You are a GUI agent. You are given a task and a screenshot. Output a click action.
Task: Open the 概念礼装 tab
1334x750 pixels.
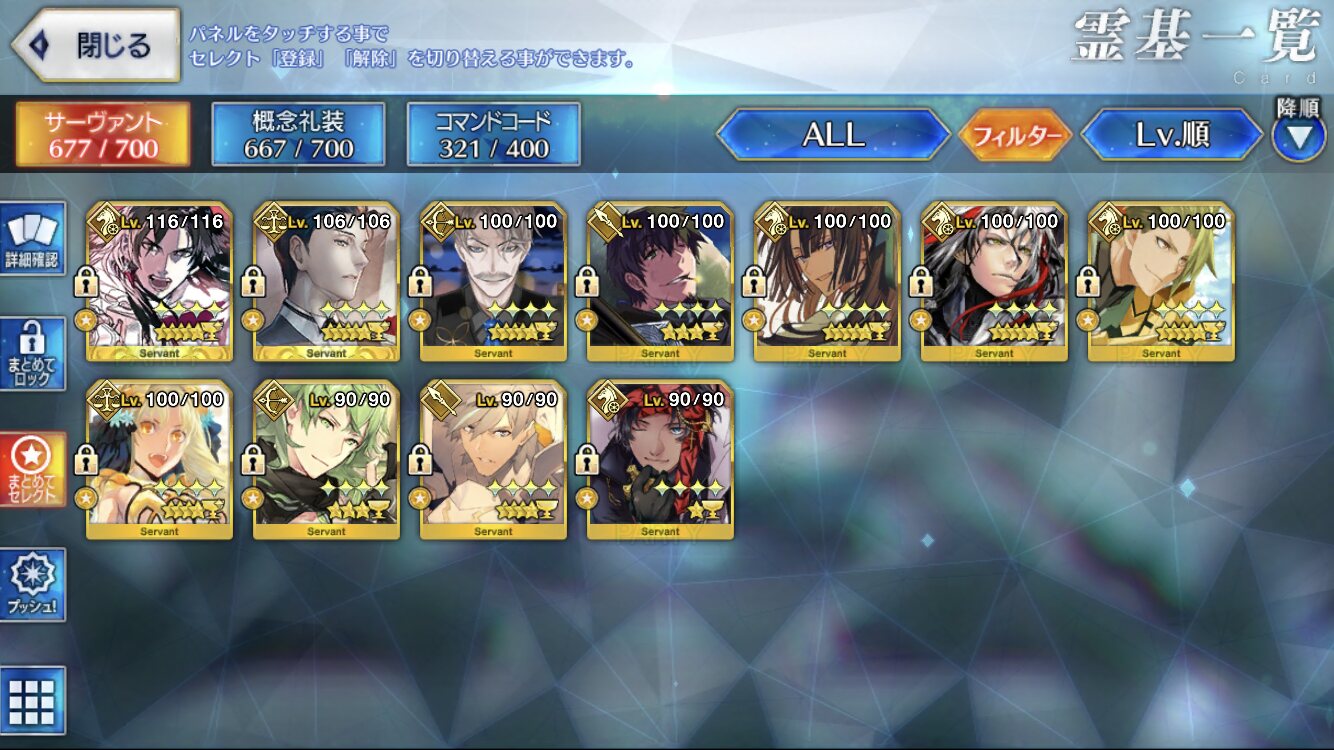pos(298,134)
